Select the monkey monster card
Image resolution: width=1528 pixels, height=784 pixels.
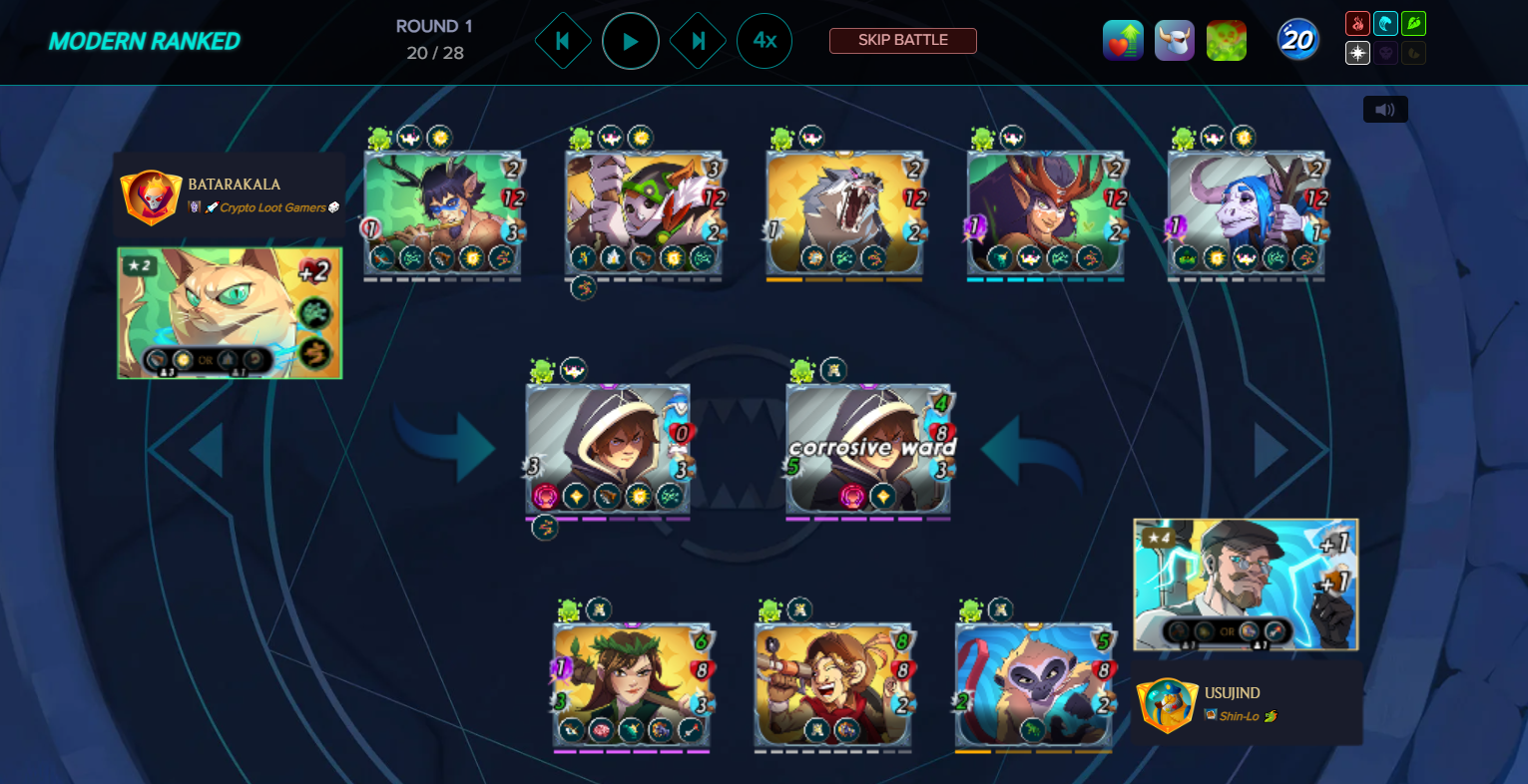1034,684
